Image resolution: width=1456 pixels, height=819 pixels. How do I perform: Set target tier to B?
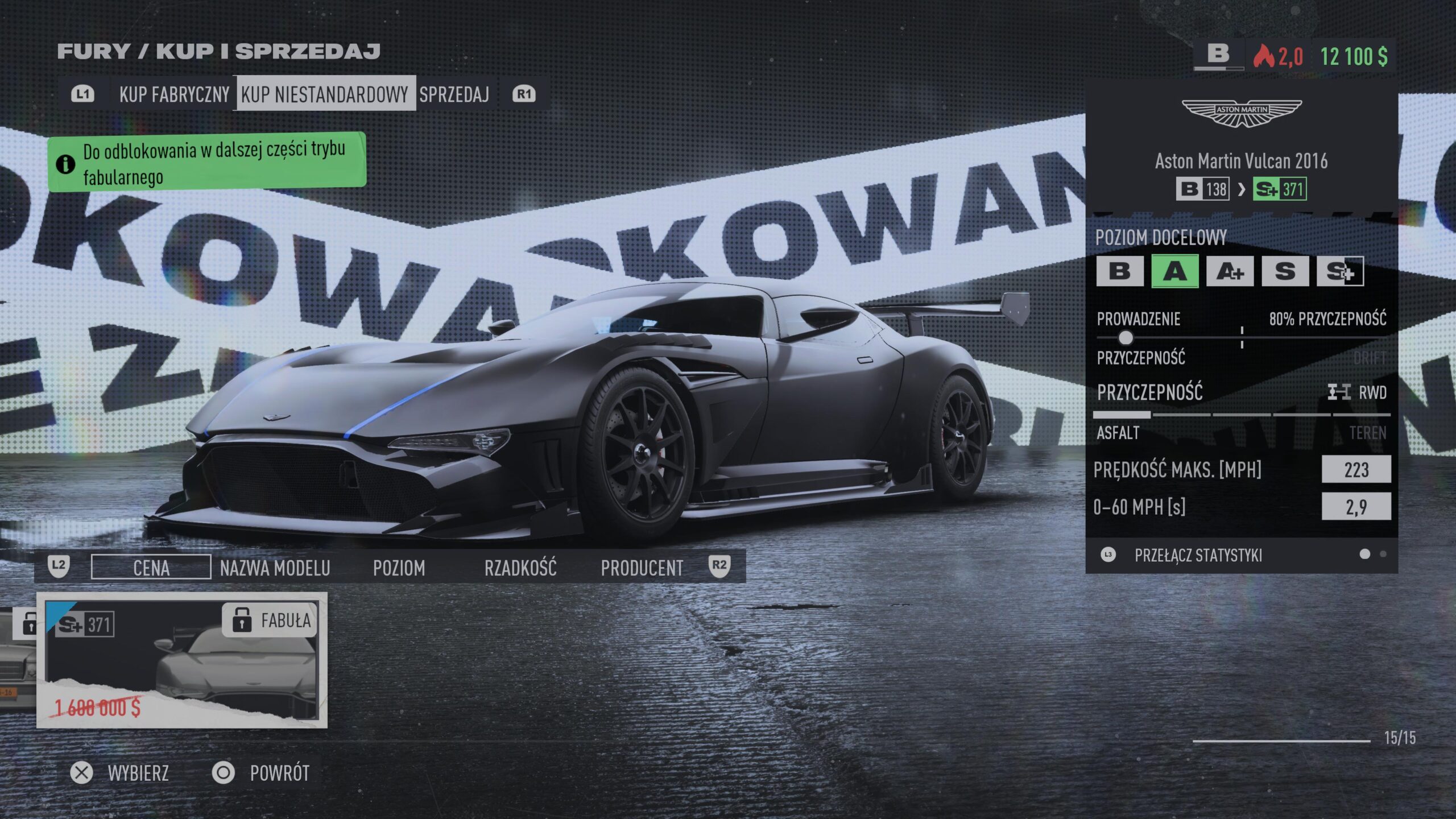pos(1119,271)
